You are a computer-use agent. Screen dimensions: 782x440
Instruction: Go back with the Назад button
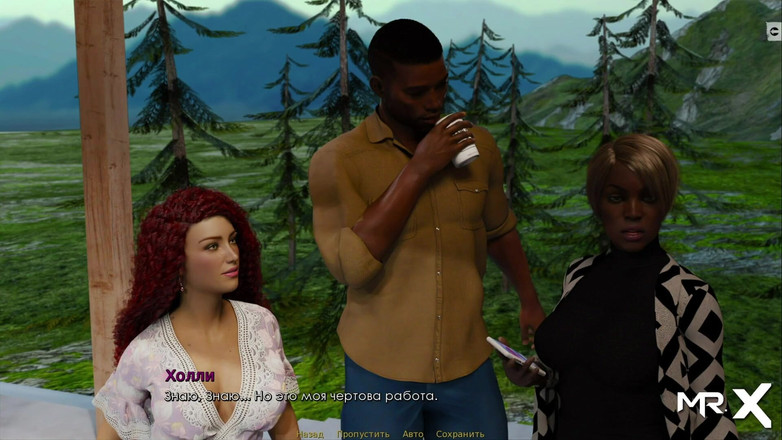310,434
